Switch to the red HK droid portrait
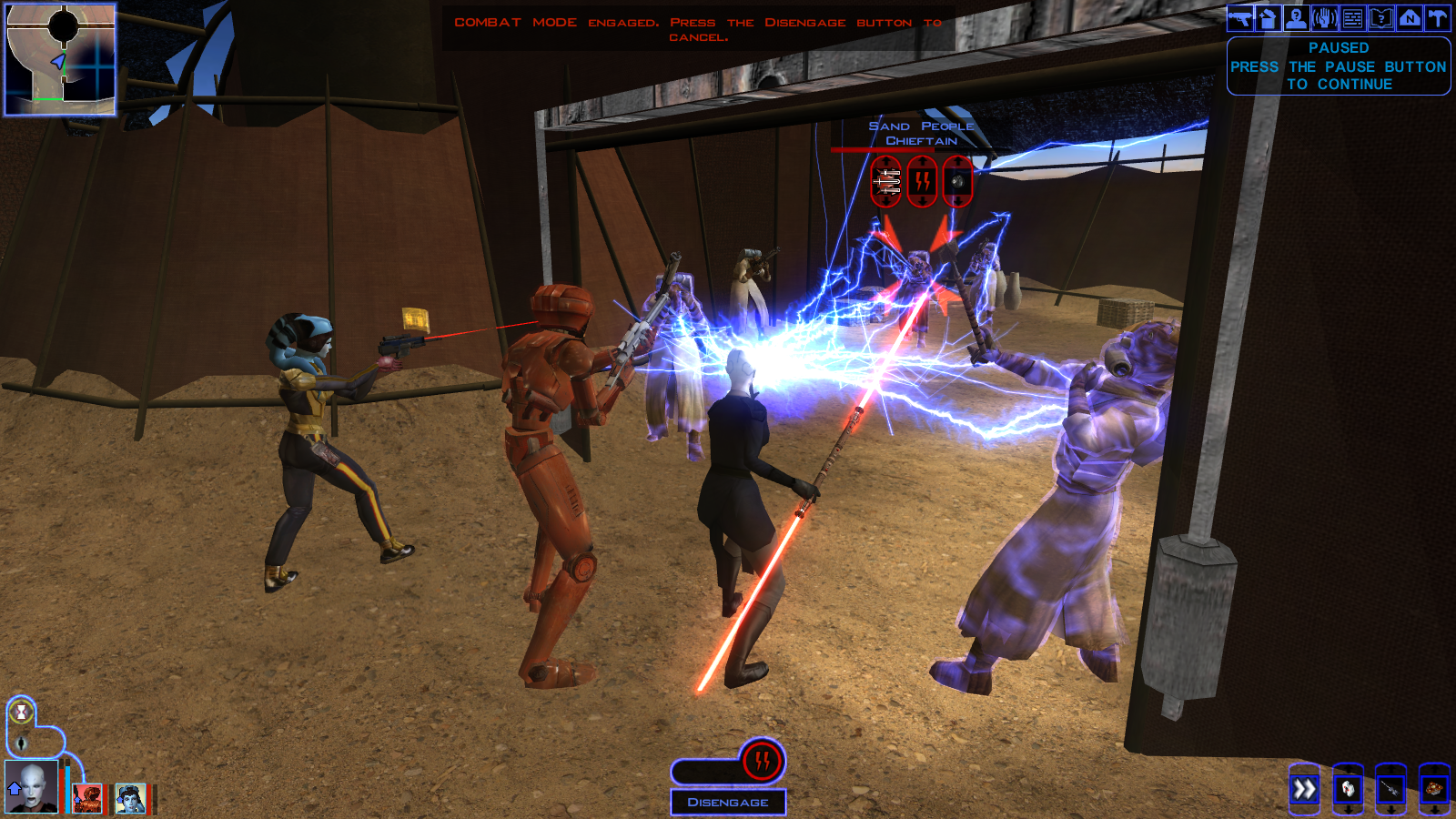This screenshot has width=1456, height=819. [x=87, y=798]
